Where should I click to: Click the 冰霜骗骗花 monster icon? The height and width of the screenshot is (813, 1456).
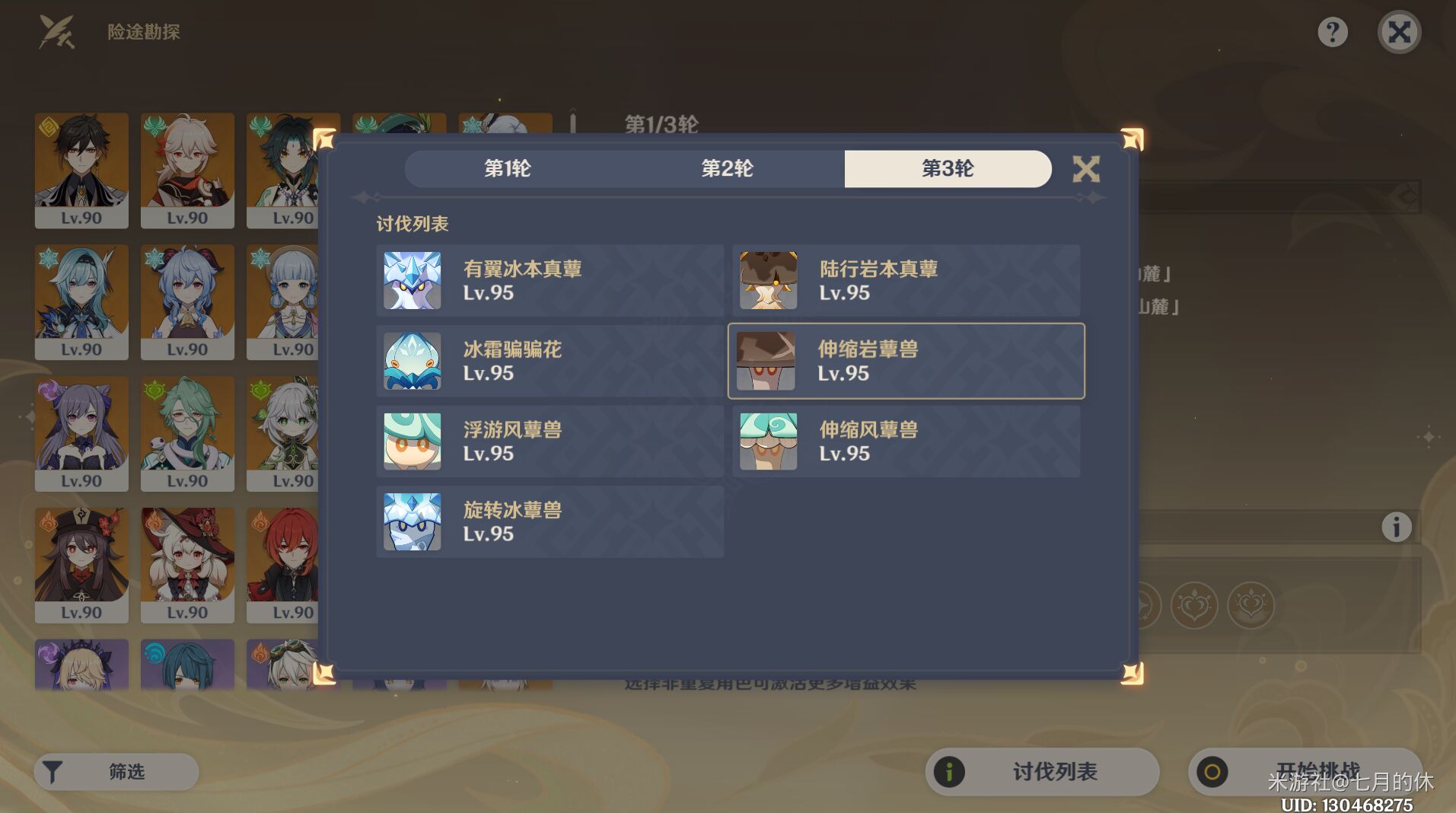tap(411, 361)
